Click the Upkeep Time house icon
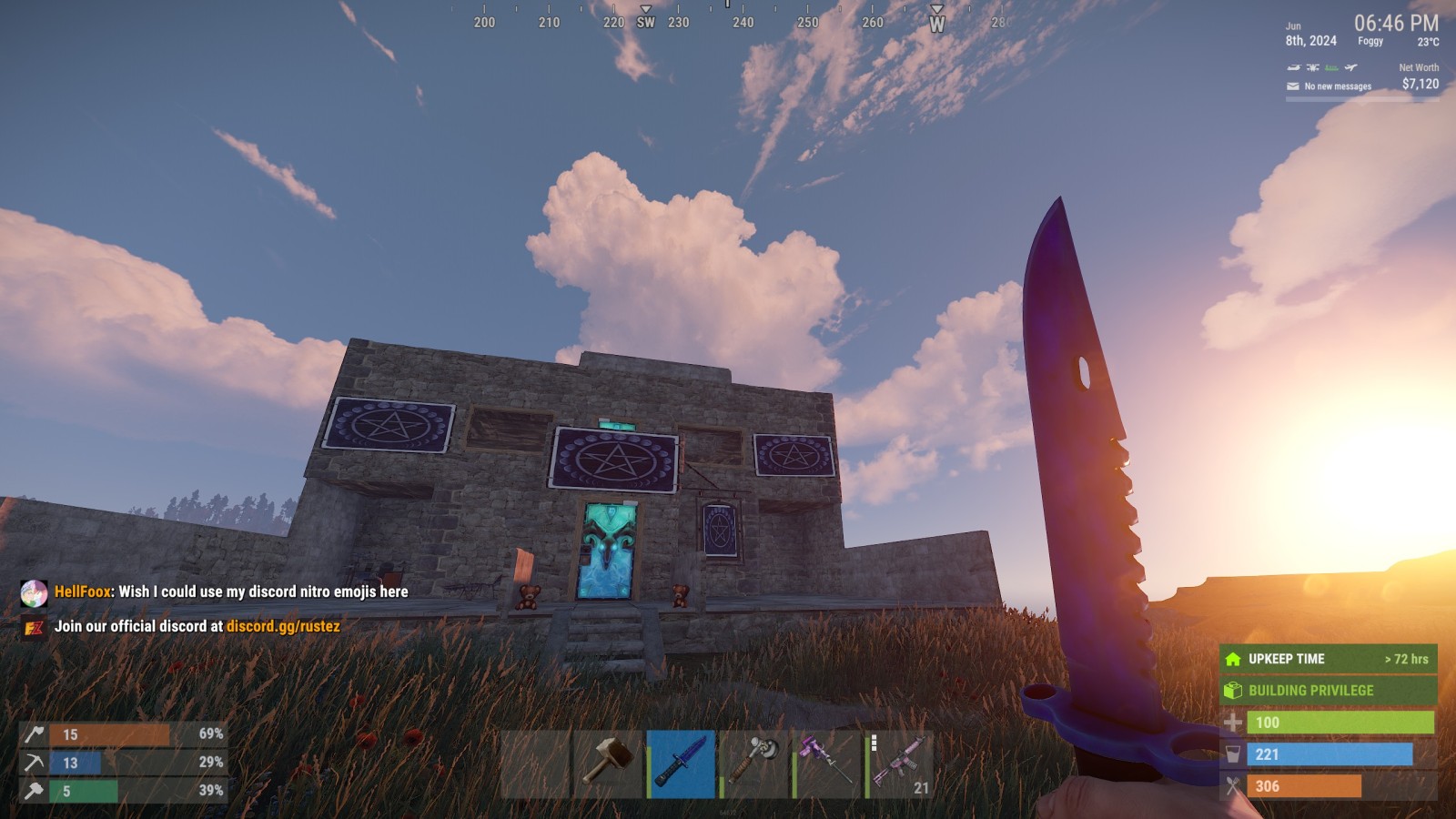Image resolution: width=1456 pixels, height=819 pixels. click(x=1233, y=659)
